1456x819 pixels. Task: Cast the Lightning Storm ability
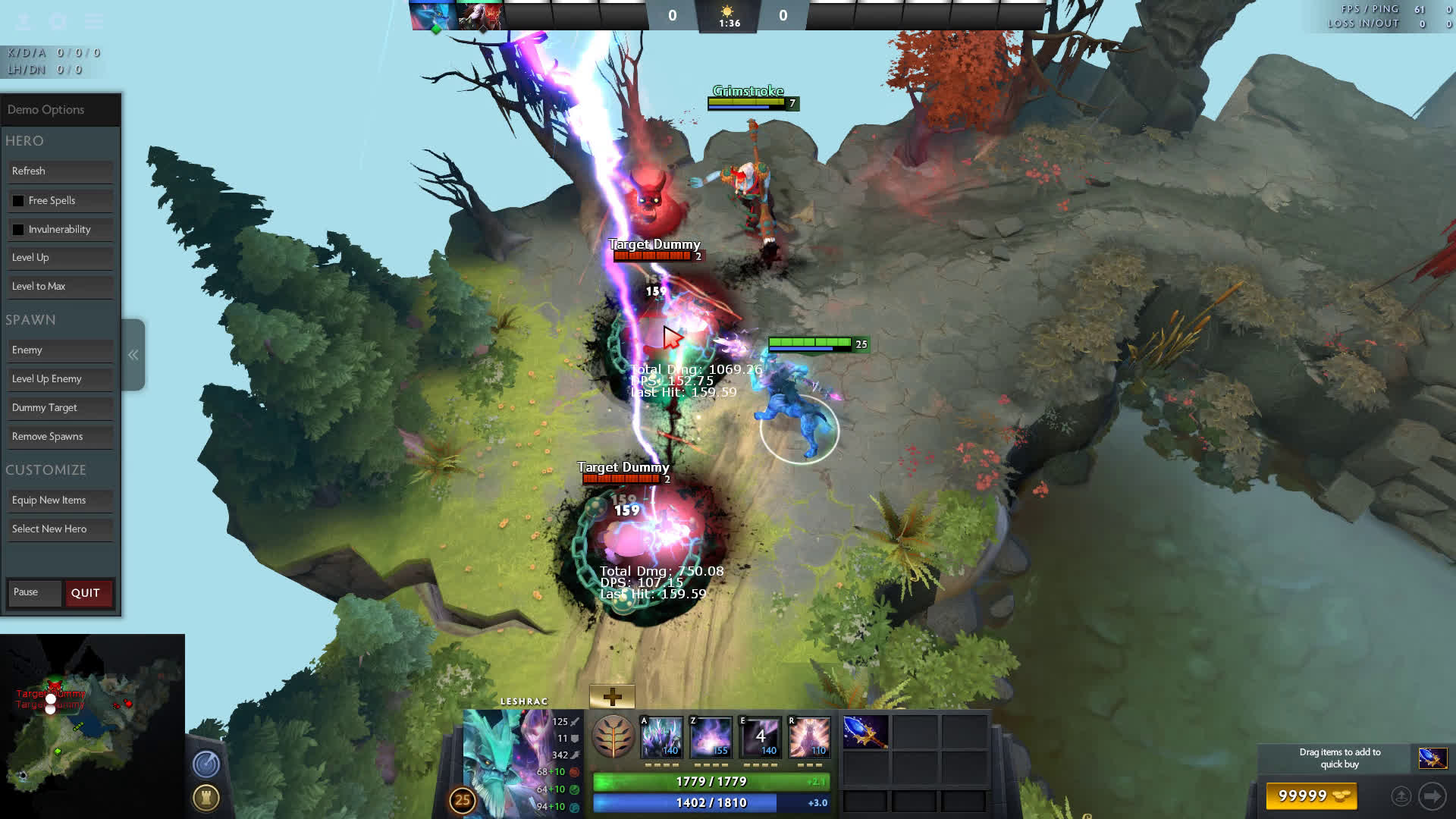tap(760, 737)
